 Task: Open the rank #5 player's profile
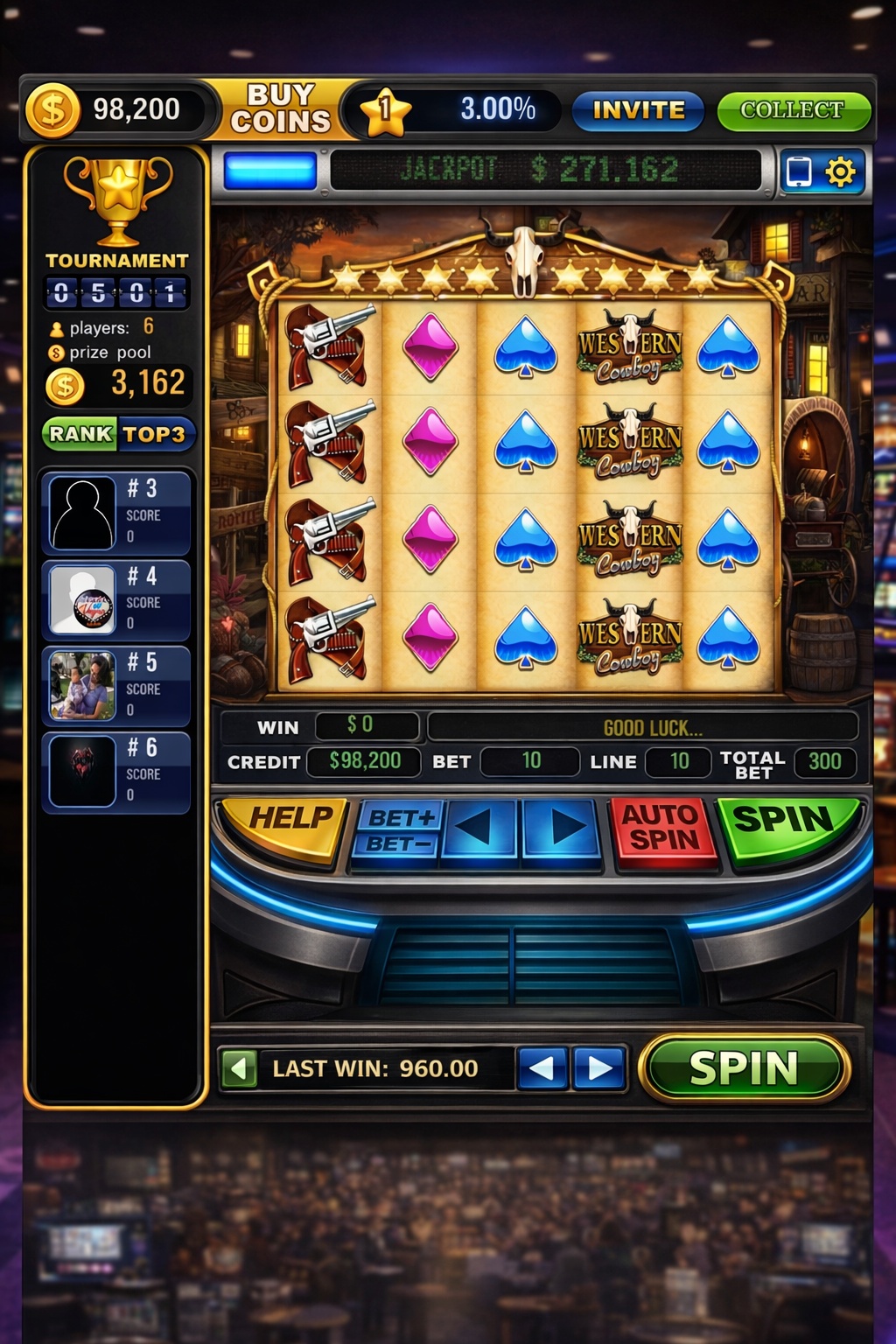pos(116,687)
